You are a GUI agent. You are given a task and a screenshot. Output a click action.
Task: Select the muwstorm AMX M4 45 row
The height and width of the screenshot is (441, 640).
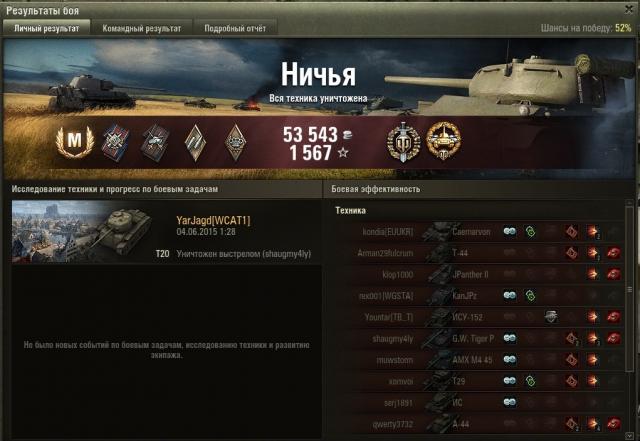coord(478,360)
